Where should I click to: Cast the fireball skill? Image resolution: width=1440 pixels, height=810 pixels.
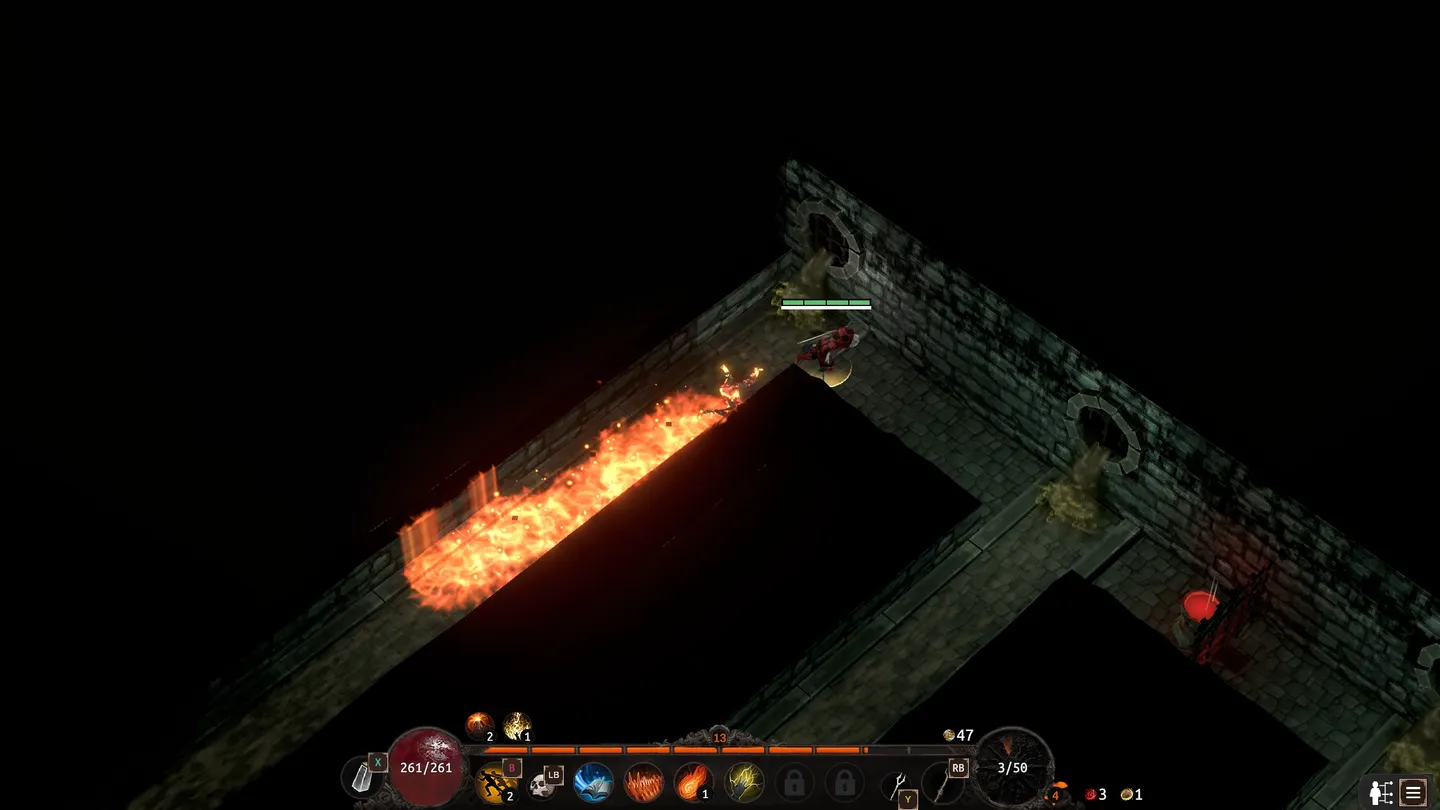(693, 783)
